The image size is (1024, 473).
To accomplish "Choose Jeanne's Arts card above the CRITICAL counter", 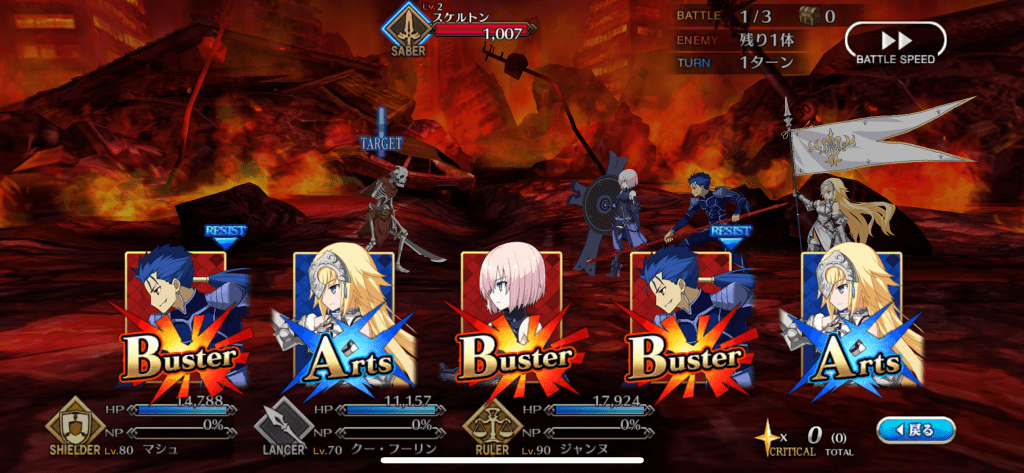I will coord(851,320).
